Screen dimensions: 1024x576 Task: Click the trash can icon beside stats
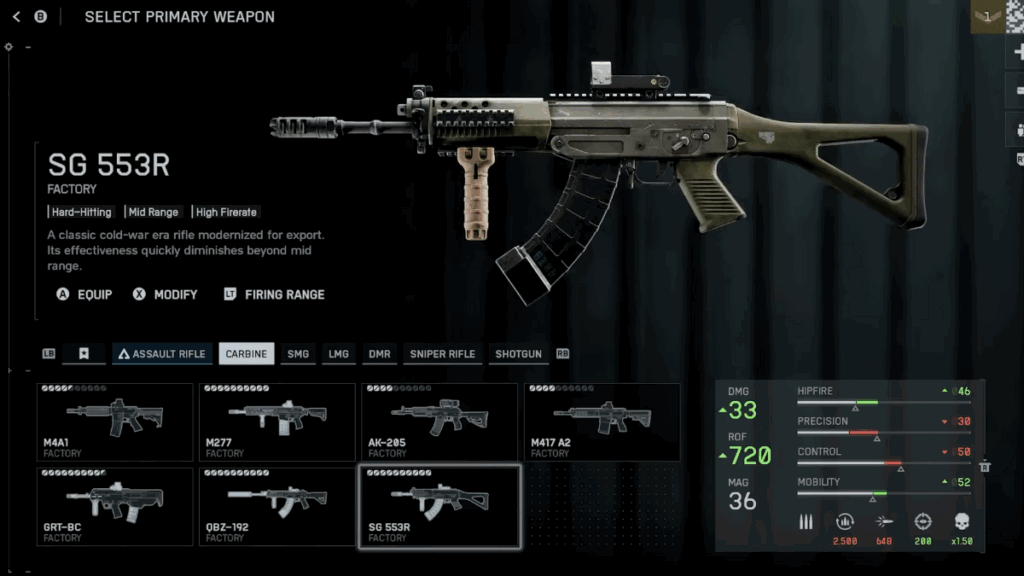tap(985, 466)
